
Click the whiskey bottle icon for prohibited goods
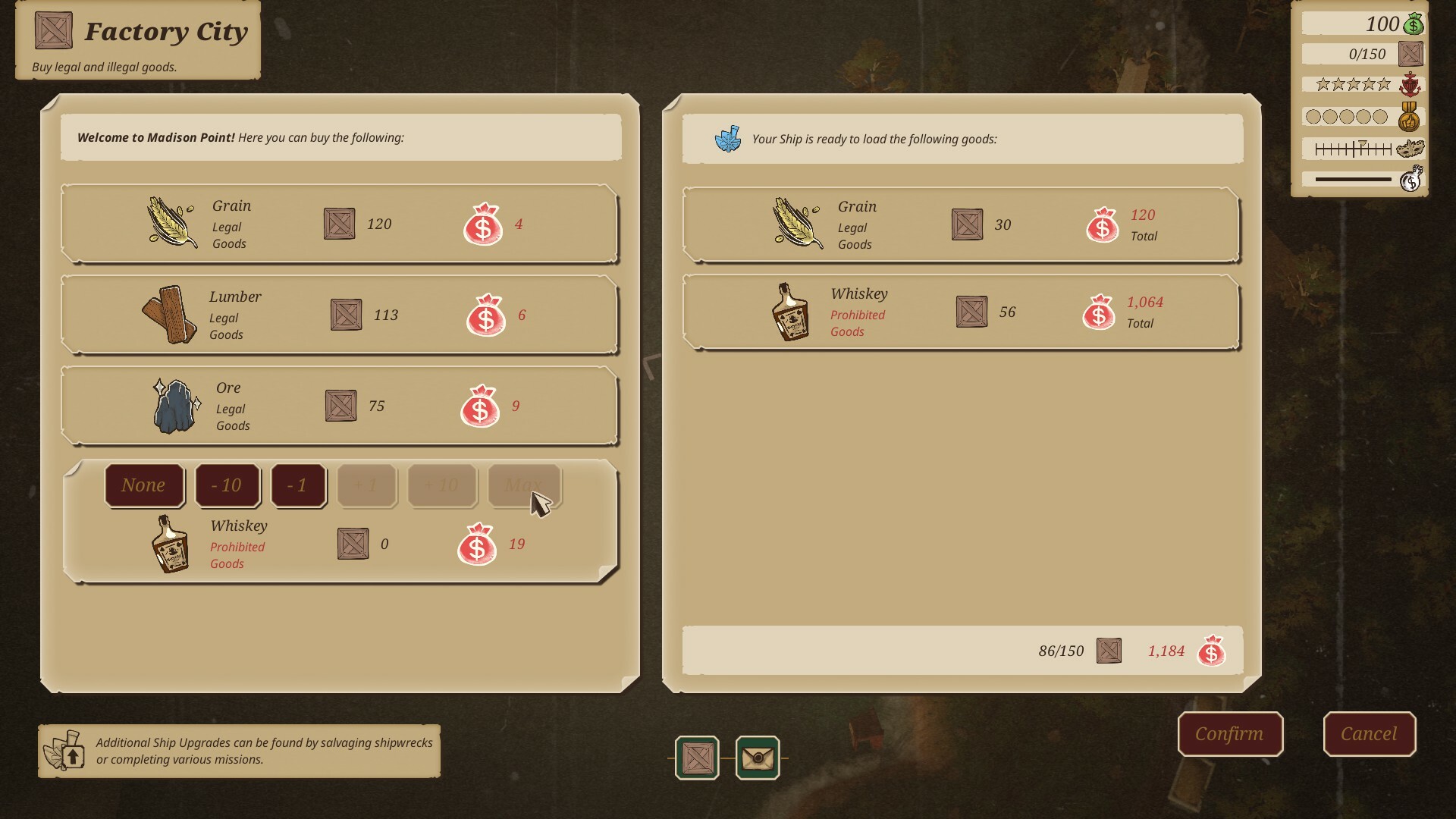point(171,544)
